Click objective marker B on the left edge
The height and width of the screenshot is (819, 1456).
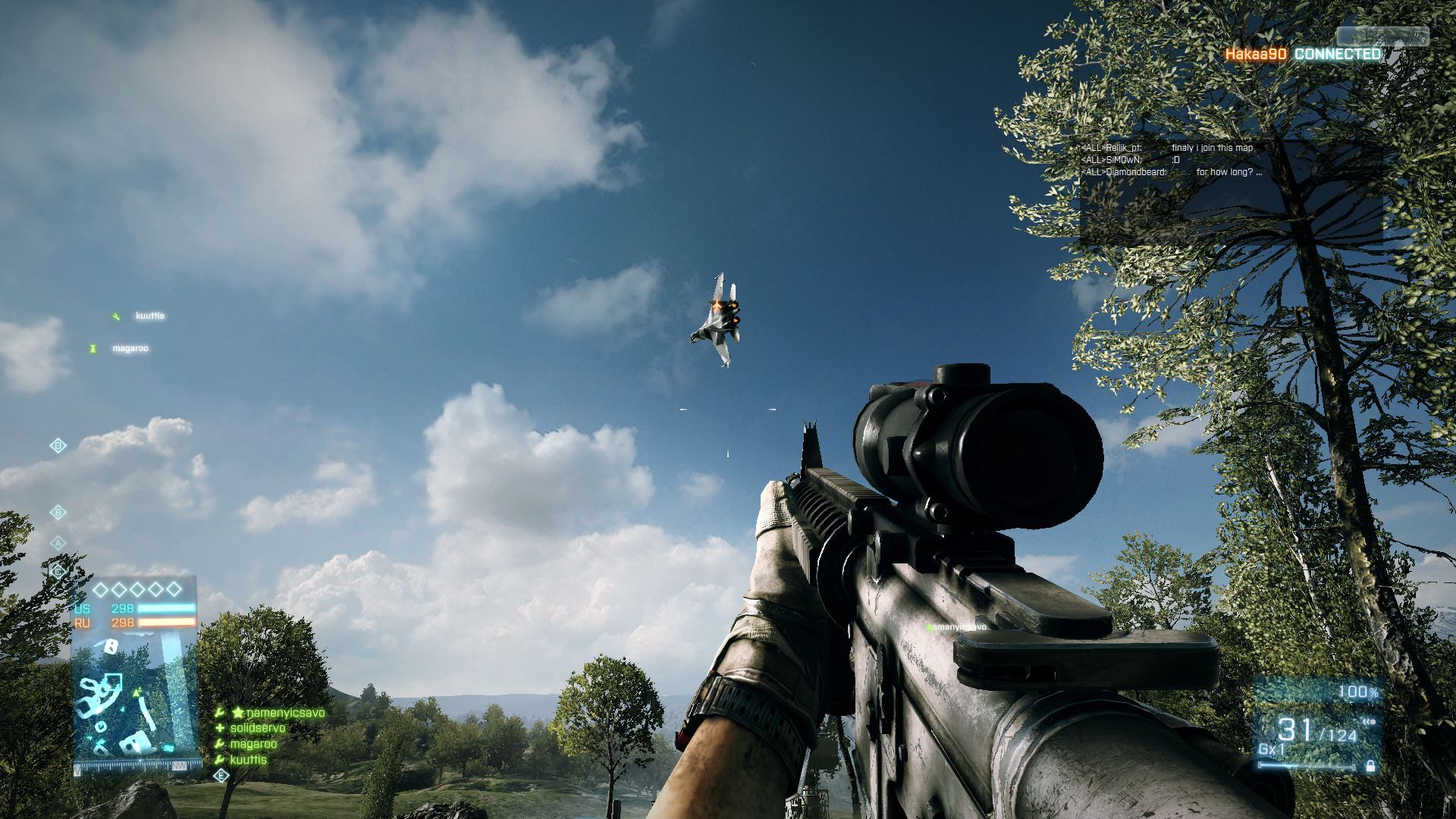coord(58,512)
